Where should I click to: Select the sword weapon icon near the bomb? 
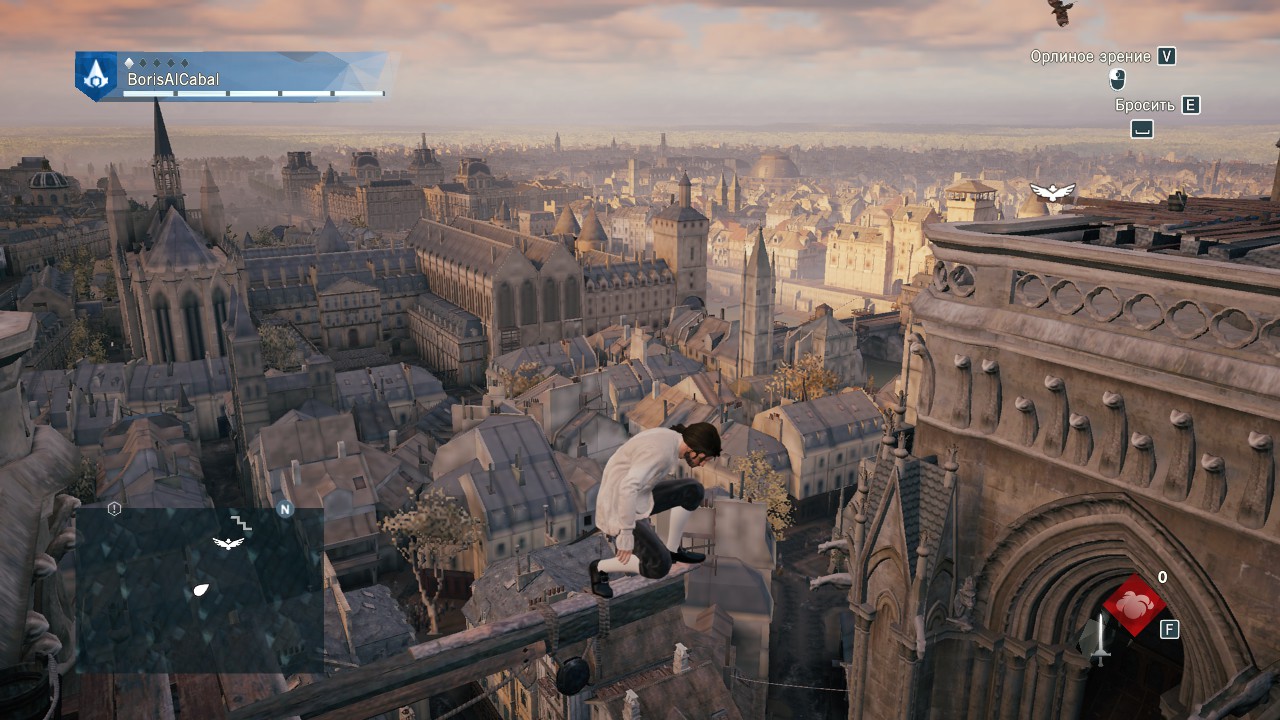click(x=1102, y=640)
